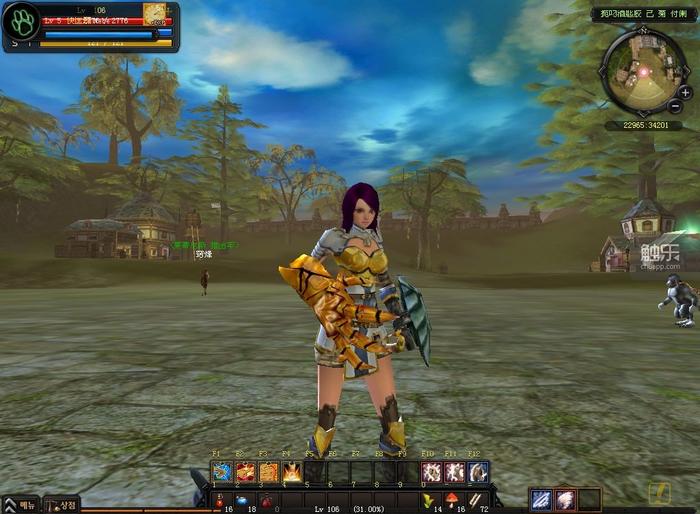Activate the F4 flame skill icon
Viewport: 700px width, 514px height.
click(291, 472)
